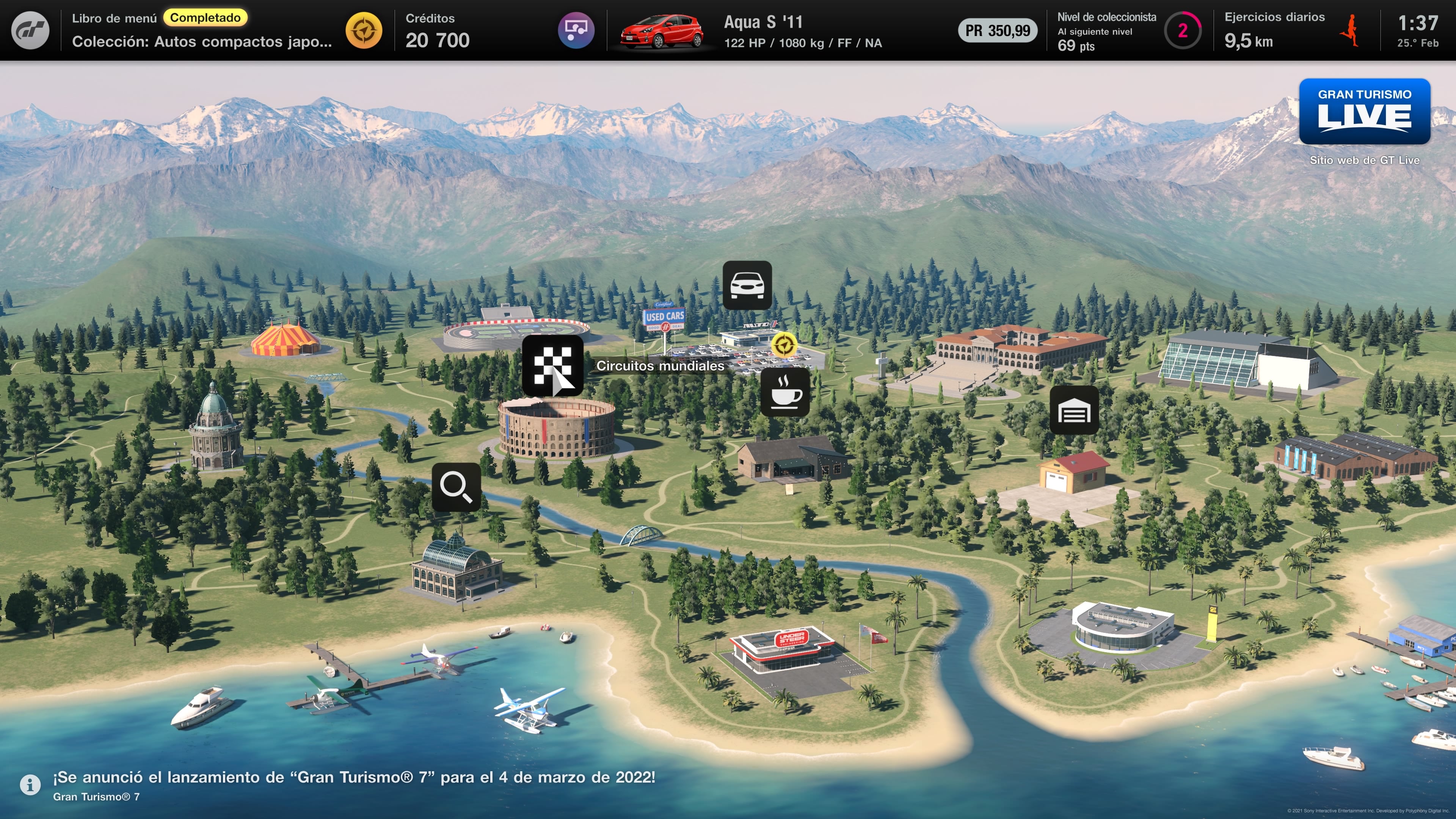Click the GT logo button
The image size is (1456, 819).
pos(30,30)
